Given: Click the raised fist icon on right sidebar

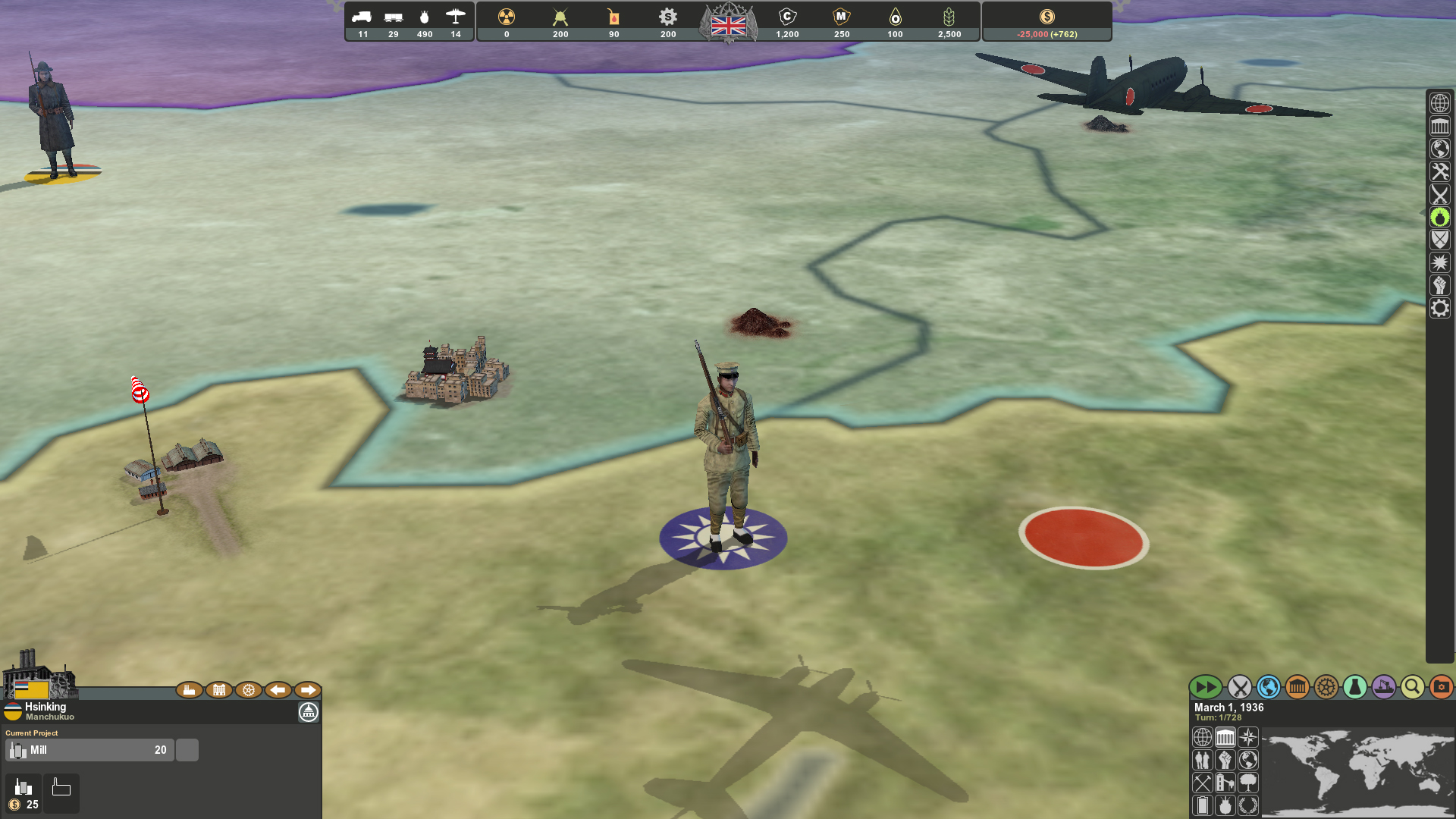Looking at the screenshot, I should [1440, 285].
